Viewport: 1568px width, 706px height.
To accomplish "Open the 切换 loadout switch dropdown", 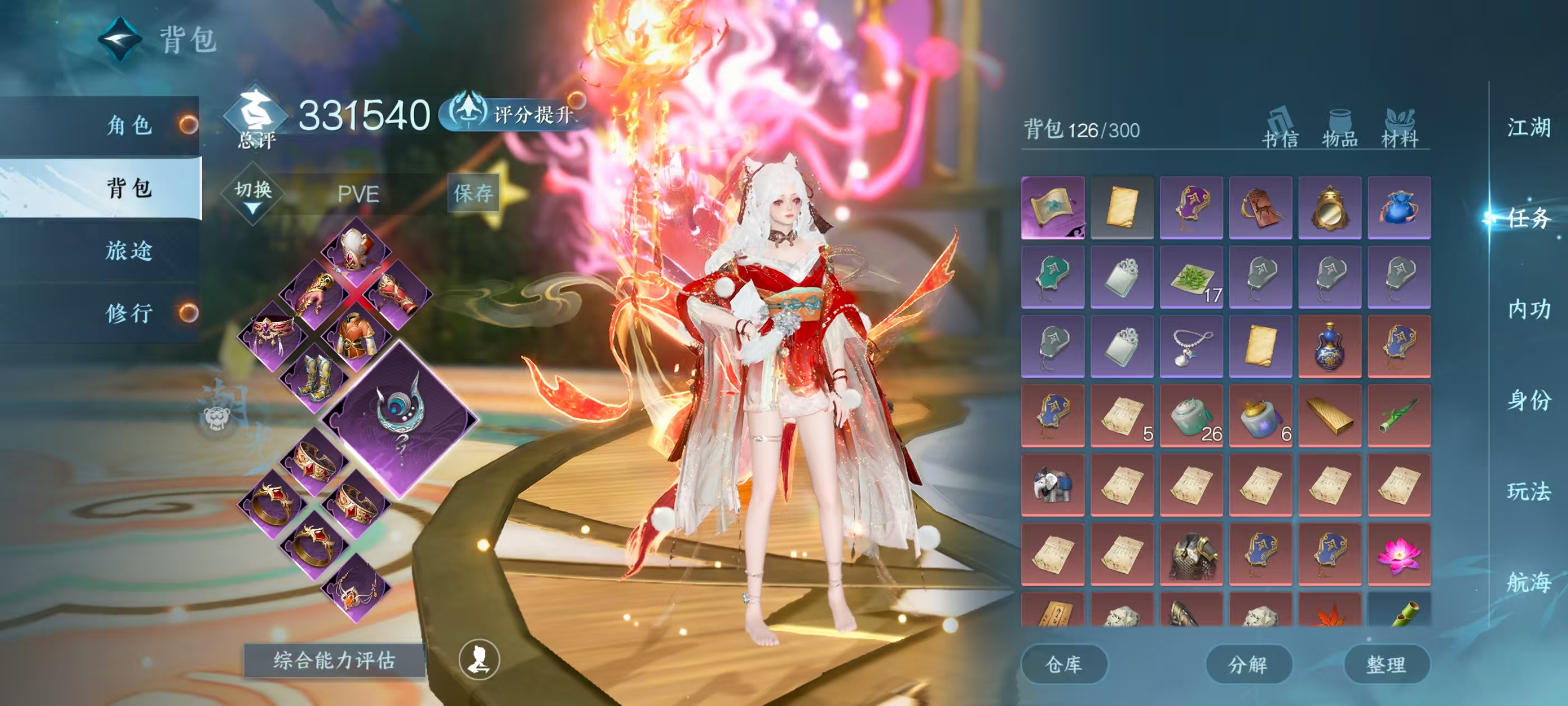I will [x=253, y=194].
